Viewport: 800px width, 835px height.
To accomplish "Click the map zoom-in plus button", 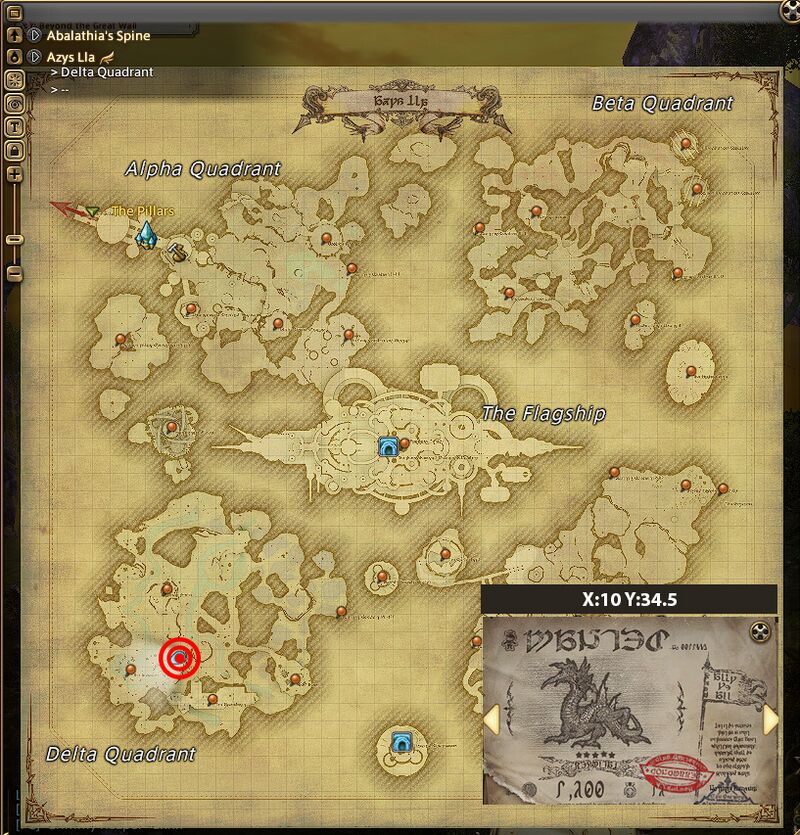I will tap(15, 174).
